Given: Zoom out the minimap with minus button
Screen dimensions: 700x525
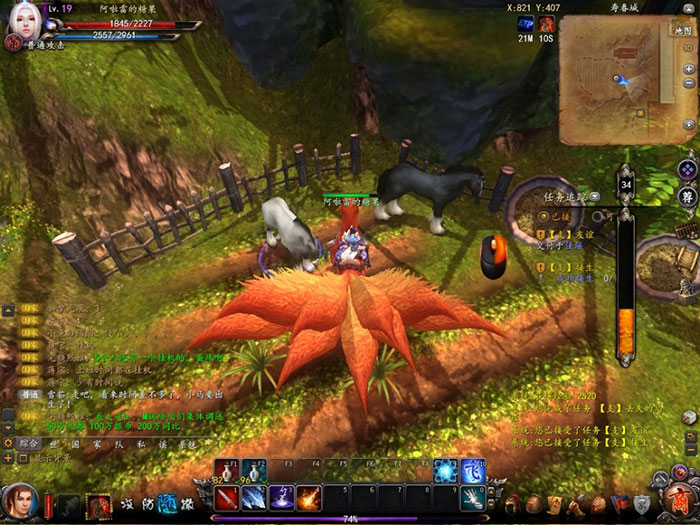Looking at the screenshot, I should (688, 84).
